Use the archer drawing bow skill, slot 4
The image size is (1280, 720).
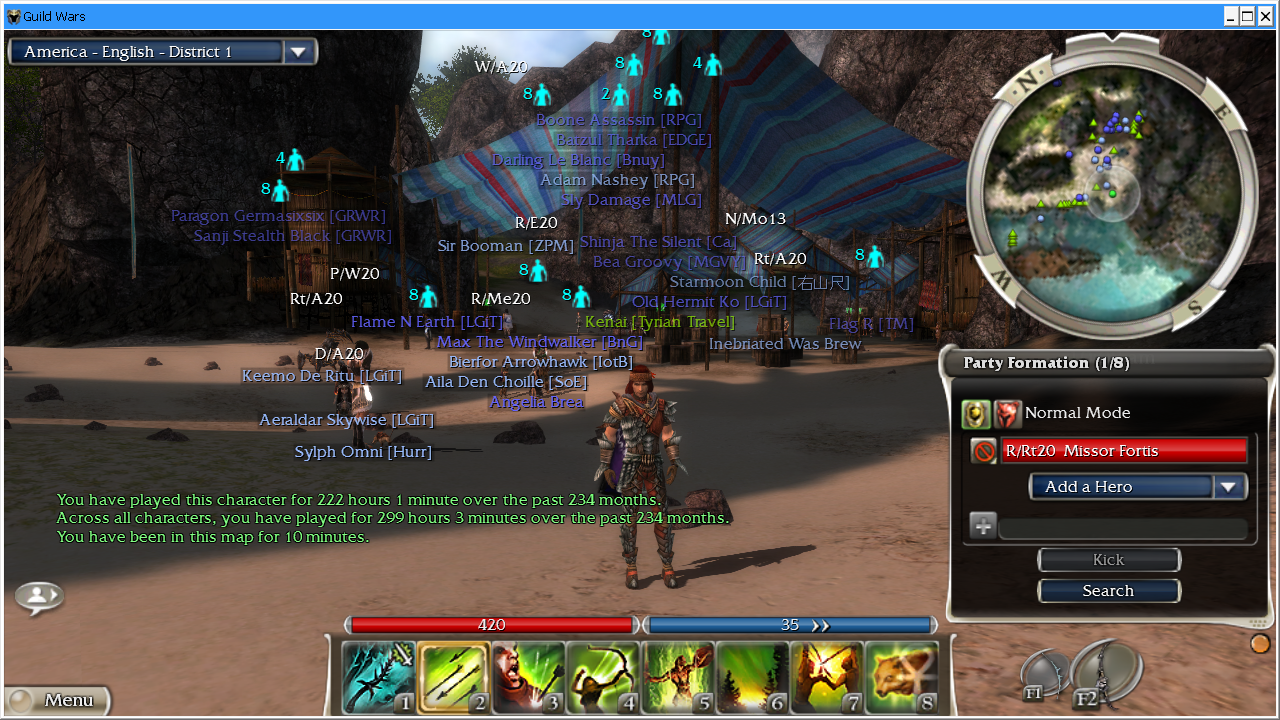603,677
